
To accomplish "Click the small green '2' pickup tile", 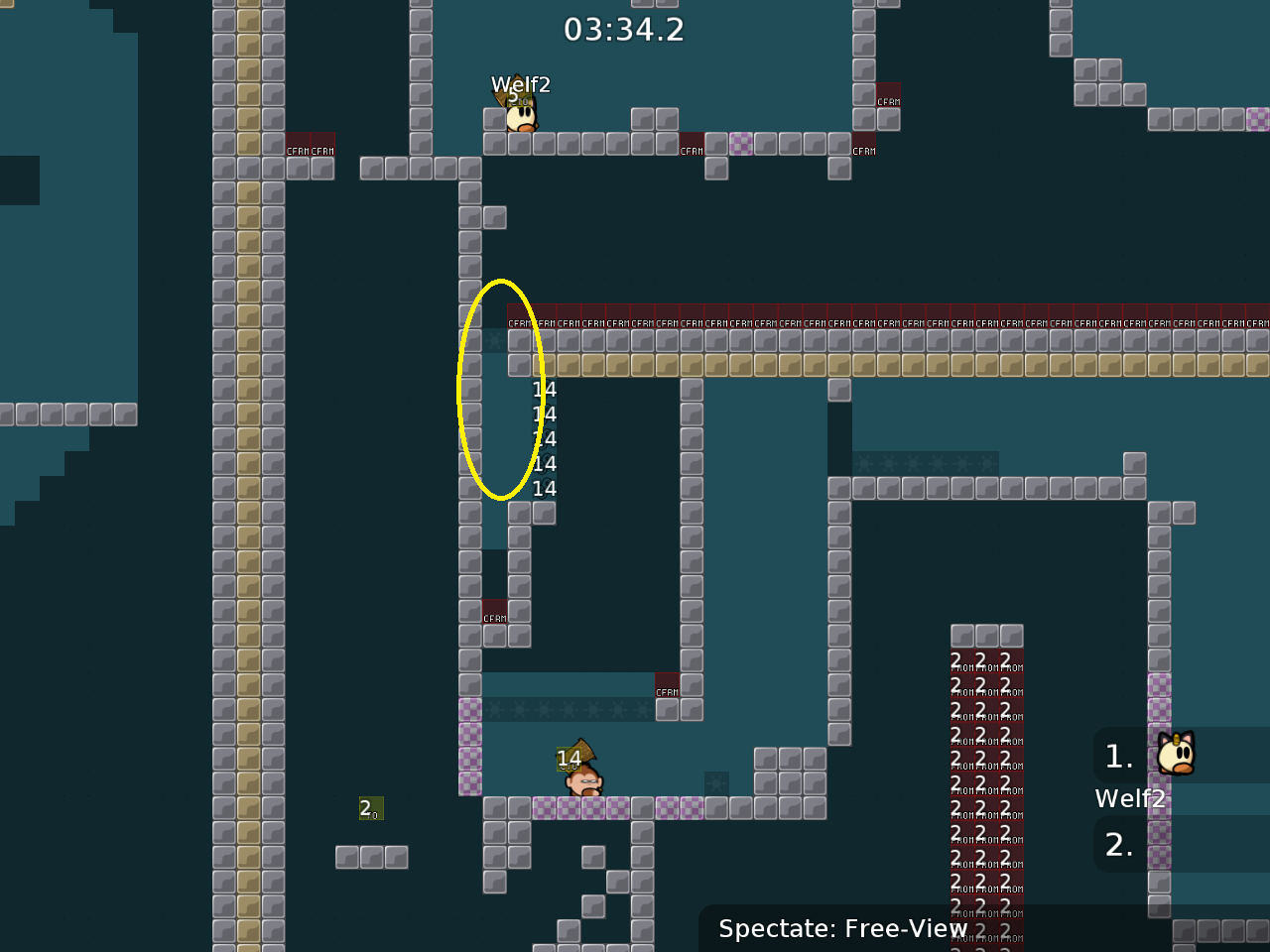I will (371, 809).
